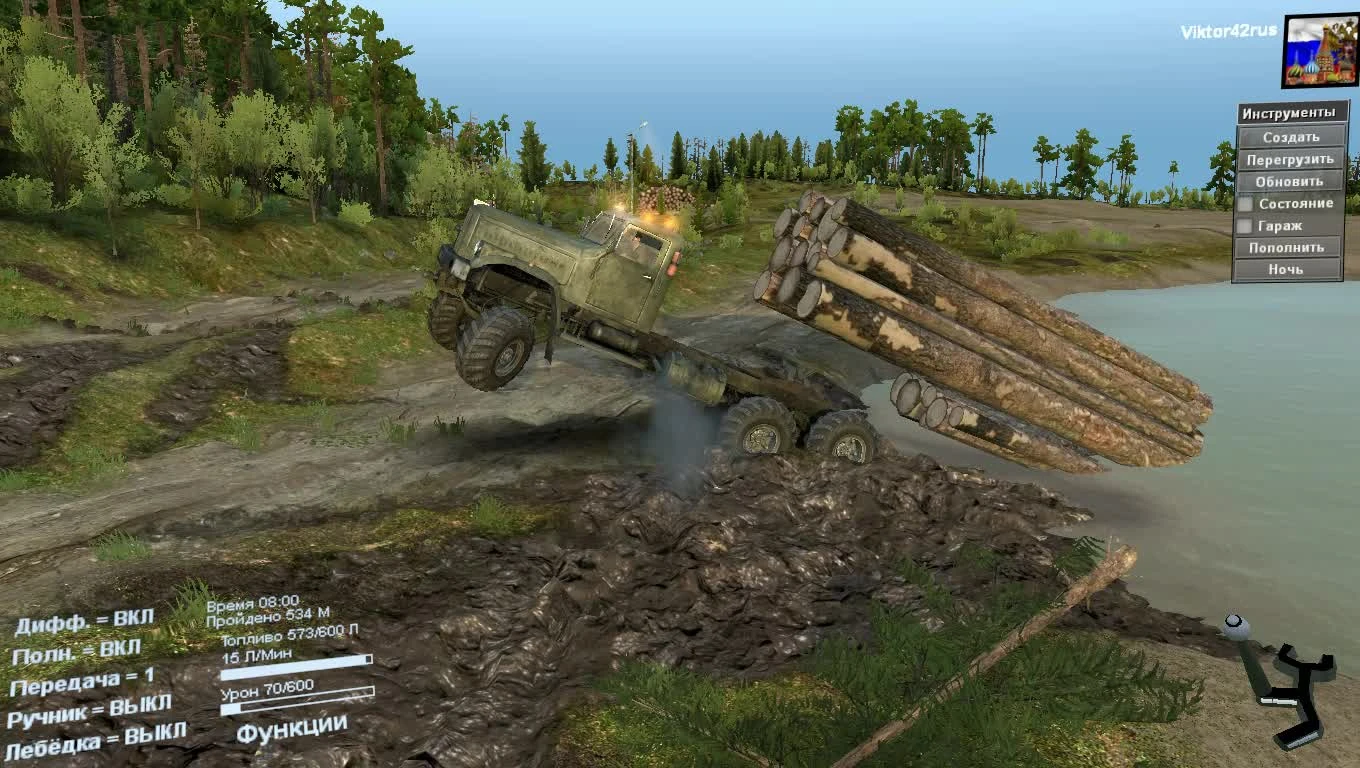Screen dimensions: 1360x768
Task: Enable the Состояние checkbox
Action: 1245,203
